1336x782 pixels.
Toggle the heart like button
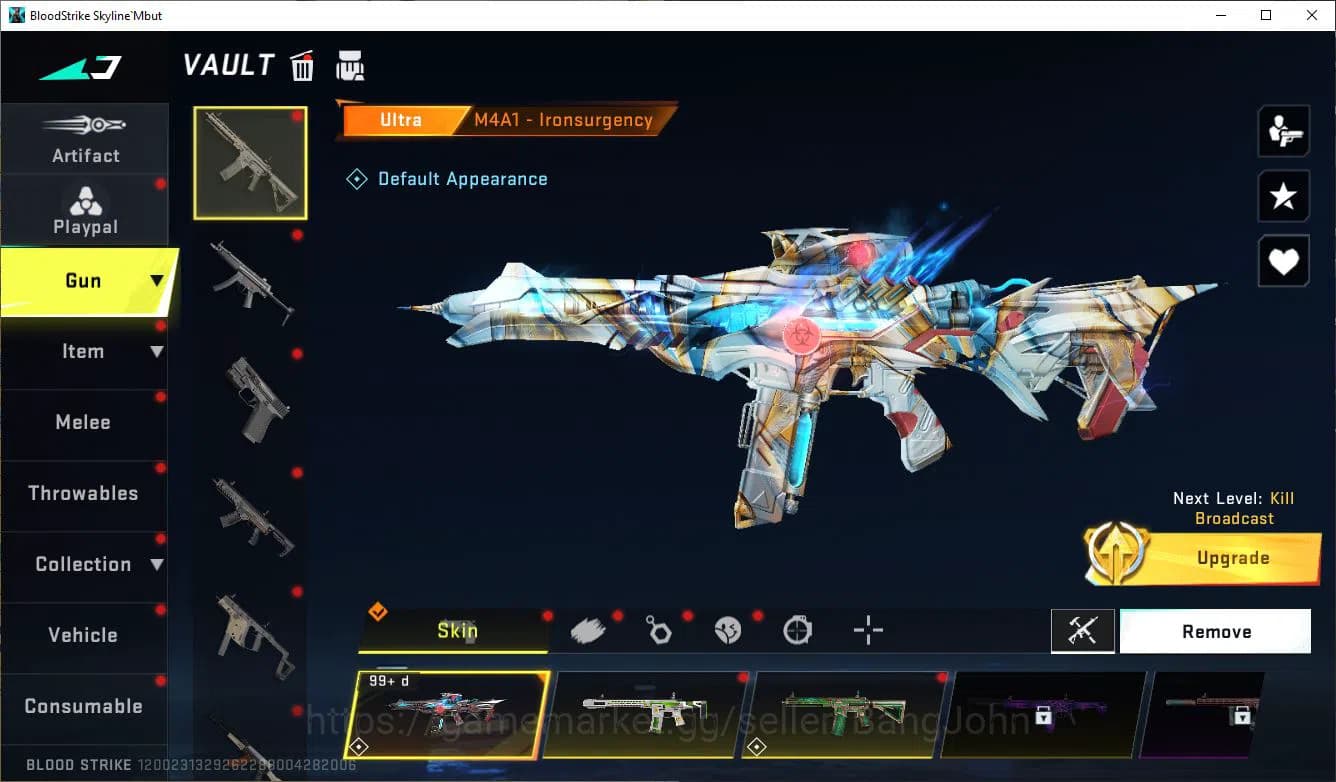1283,261
